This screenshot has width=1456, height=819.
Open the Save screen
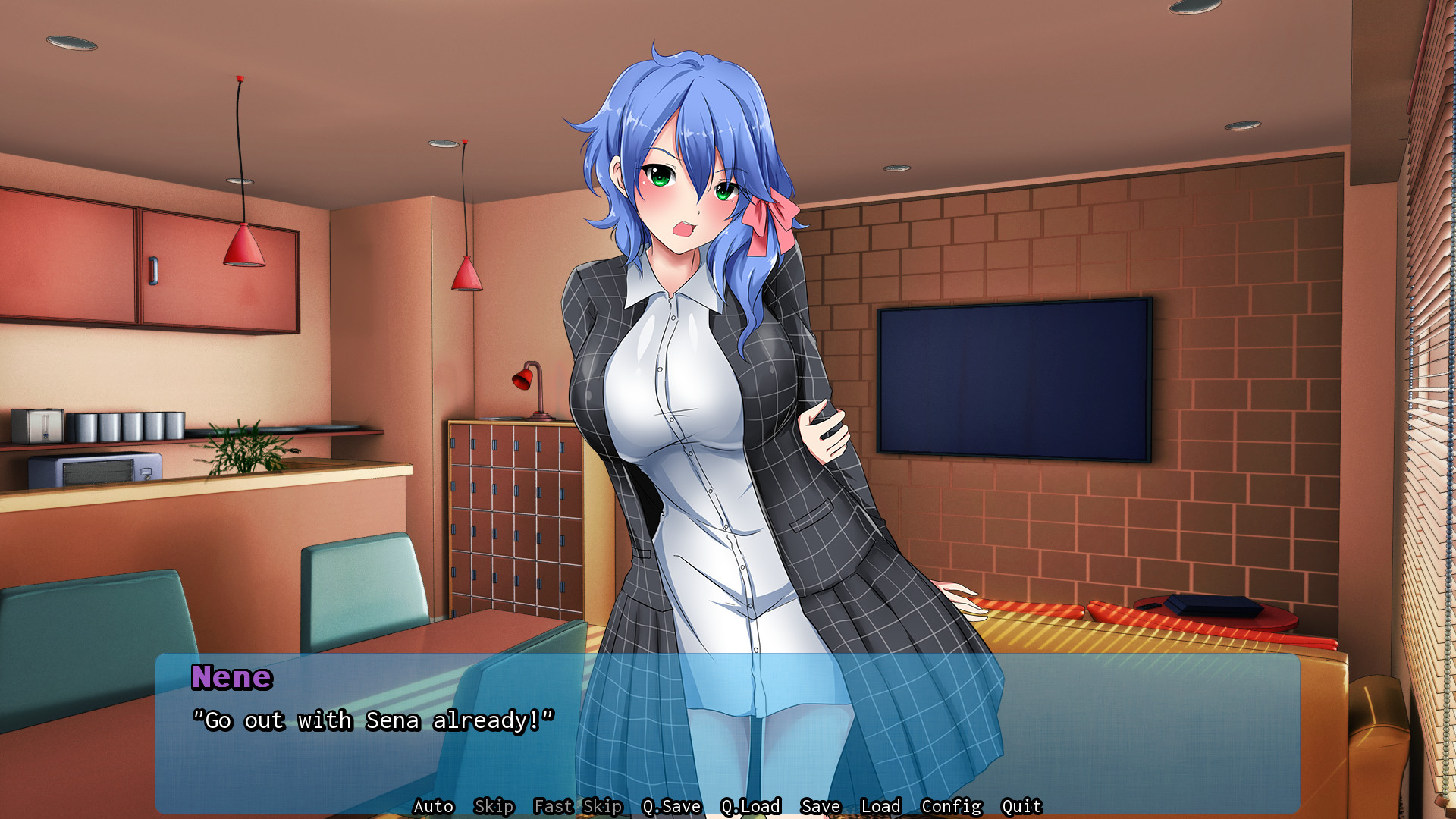click(820, 806)
